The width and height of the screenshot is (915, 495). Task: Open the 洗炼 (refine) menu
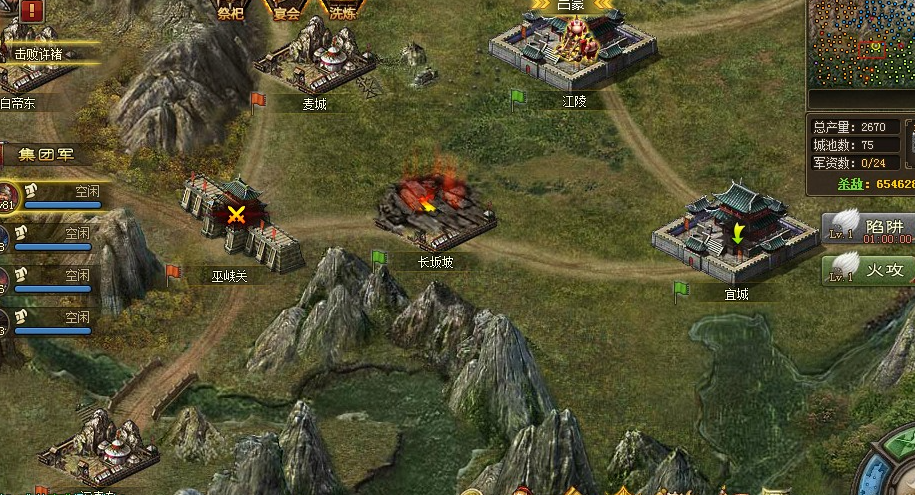pyautogui.click(x=341, y=12)
